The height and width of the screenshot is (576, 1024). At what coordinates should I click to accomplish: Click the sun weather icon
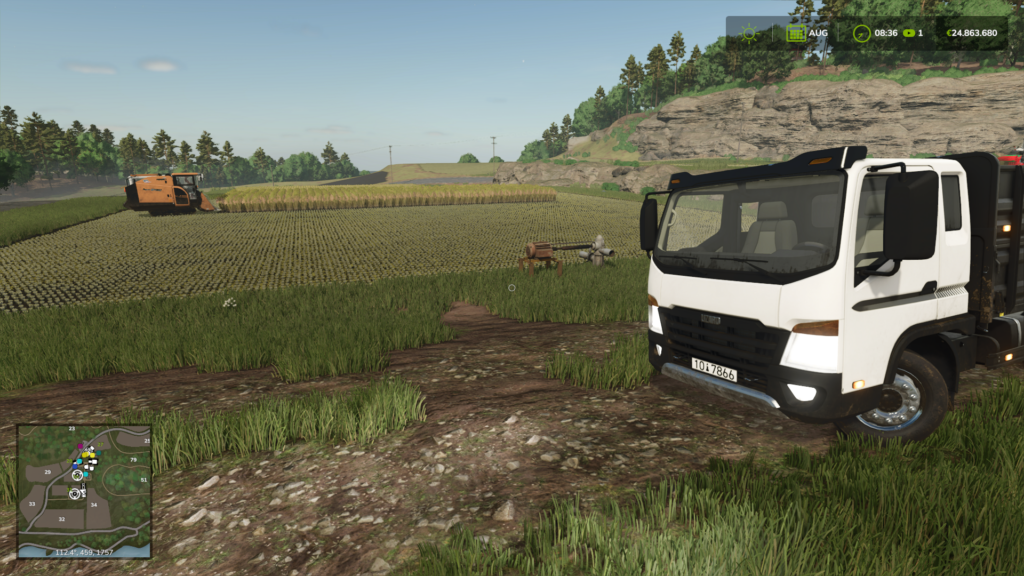pyautogui.click(x=749, y=33)
